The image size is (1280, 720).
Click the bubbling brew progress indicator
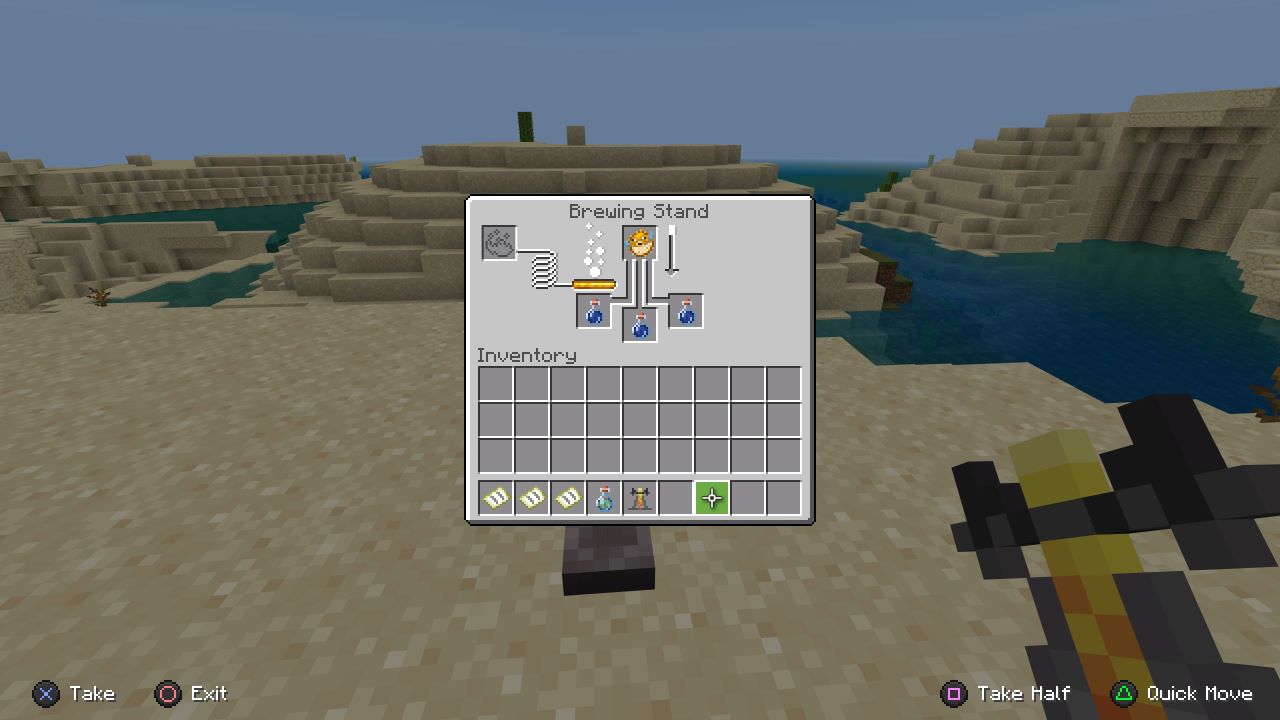point(594,250)
